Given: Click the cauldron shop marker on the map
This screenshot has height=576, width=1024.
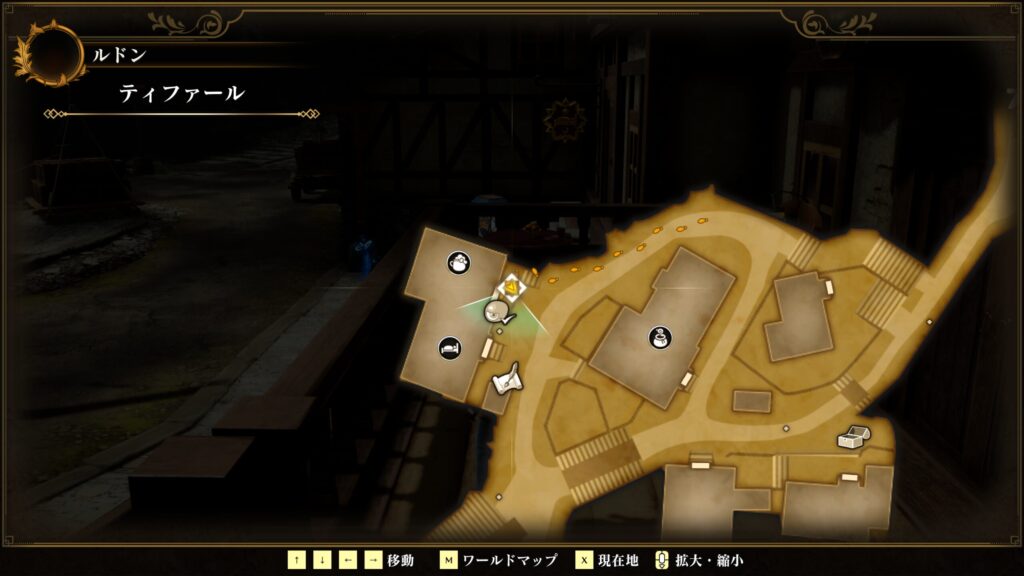Looking at the screenshot, I should point(659,337).
